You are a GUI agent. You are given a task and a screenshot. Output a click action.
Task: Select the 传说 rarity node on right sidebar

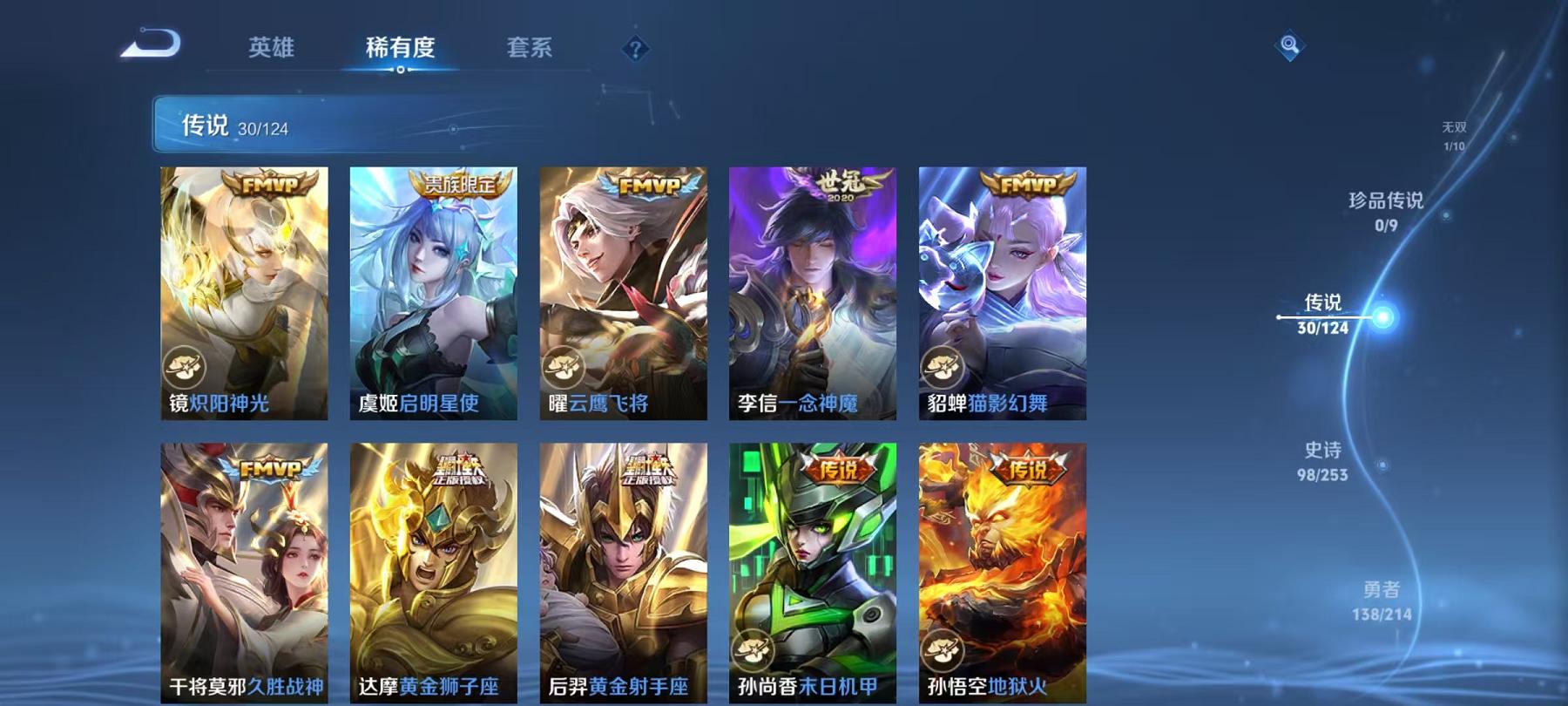(1322, 316)
